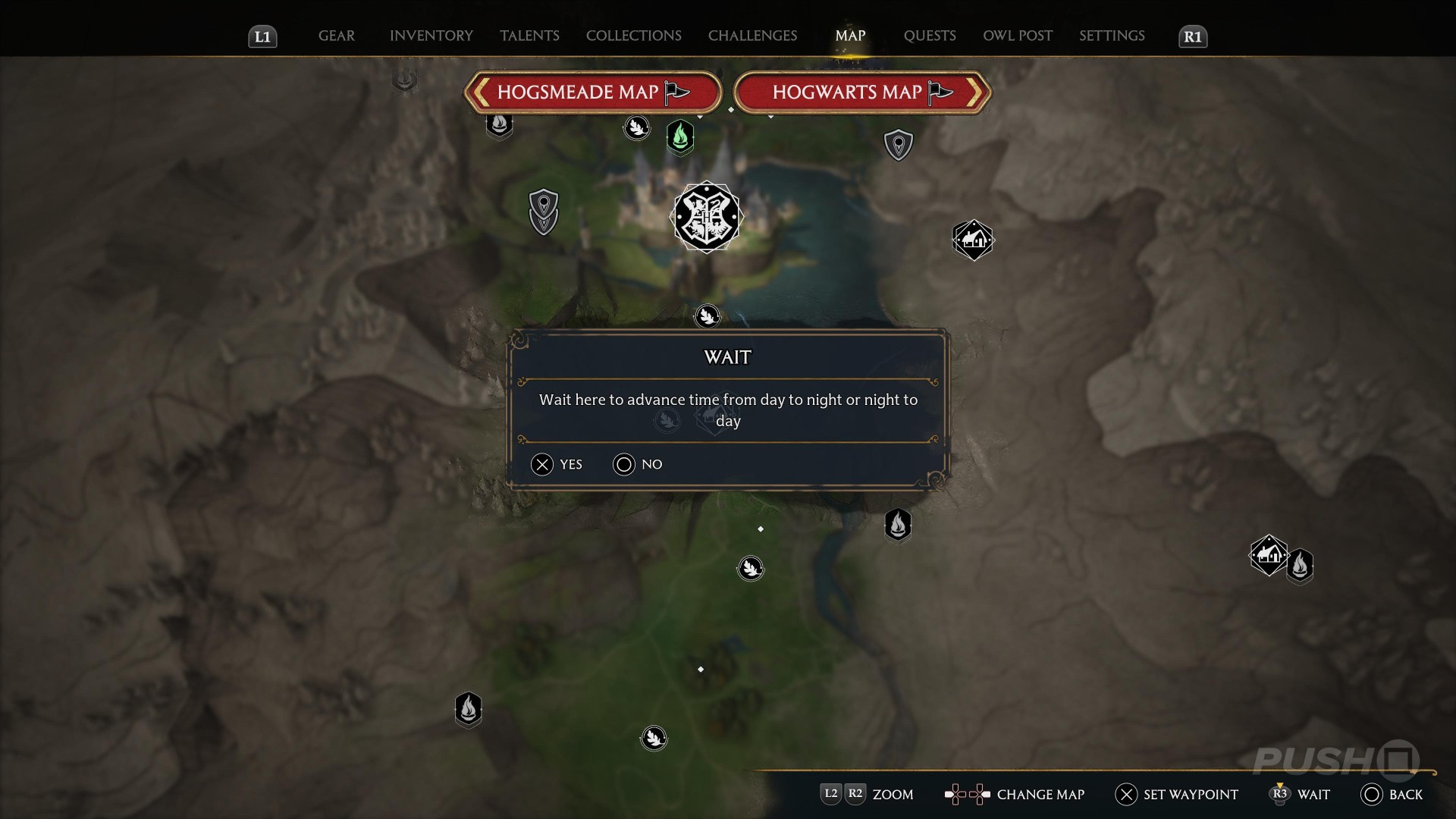Click the shield icon in the upper-right map area
The height and width of the screenshot is (819, 1456).
[899, 144]
